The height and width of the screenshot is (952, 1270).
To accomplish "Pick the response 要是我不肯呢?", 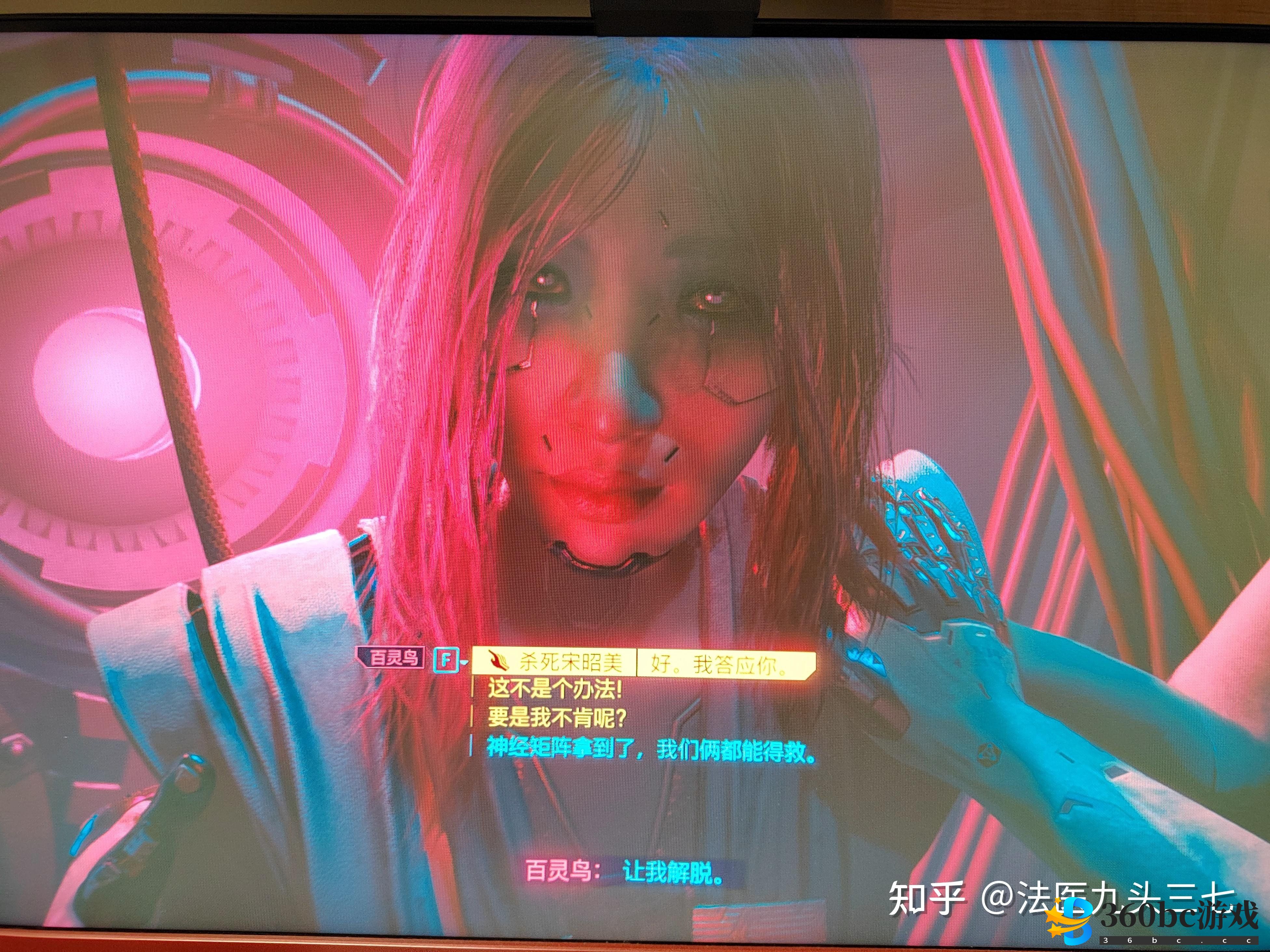I will 556,717.
